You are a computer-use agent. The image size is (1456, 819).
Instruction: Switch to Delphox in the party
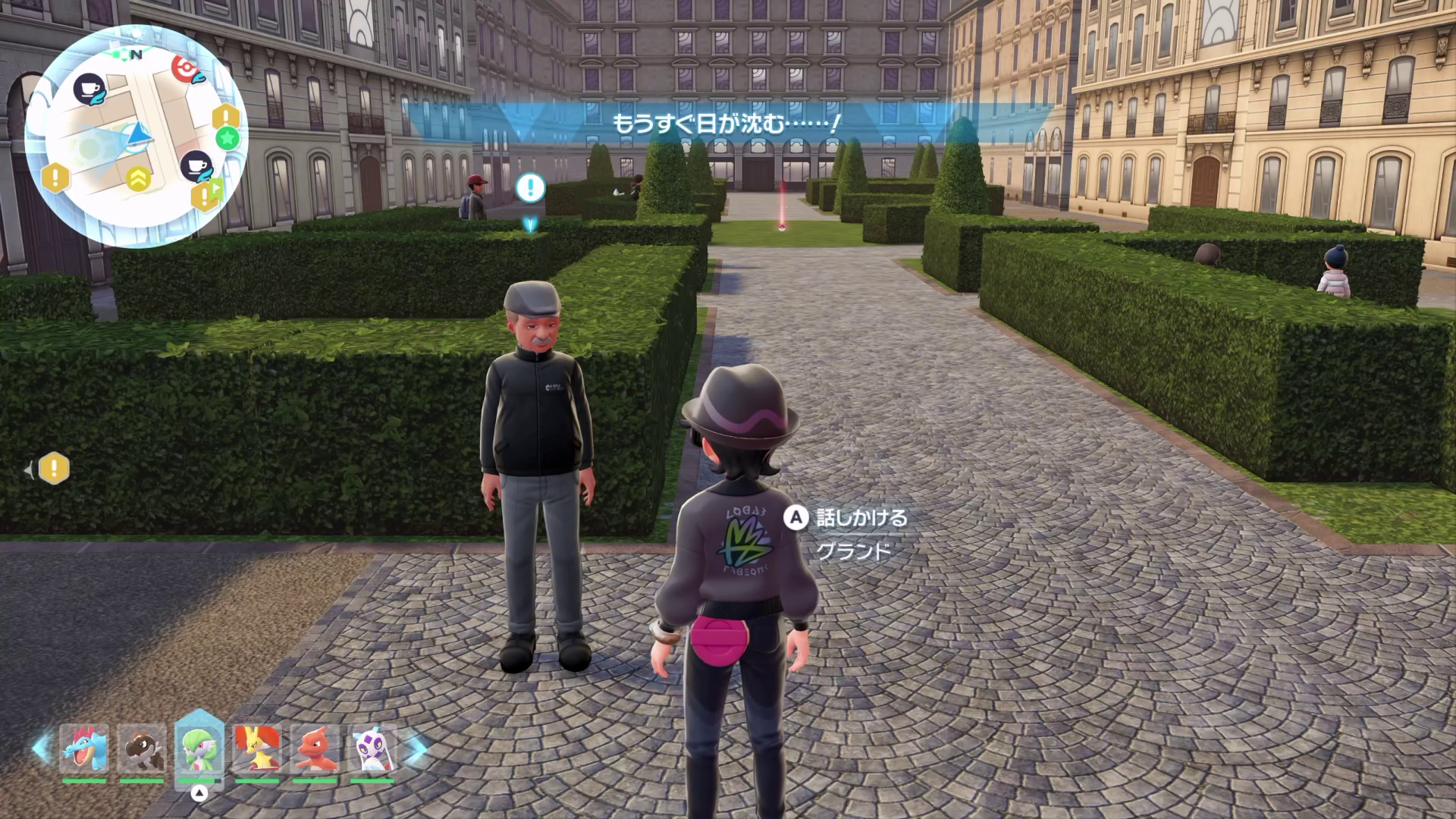[256, 748]
